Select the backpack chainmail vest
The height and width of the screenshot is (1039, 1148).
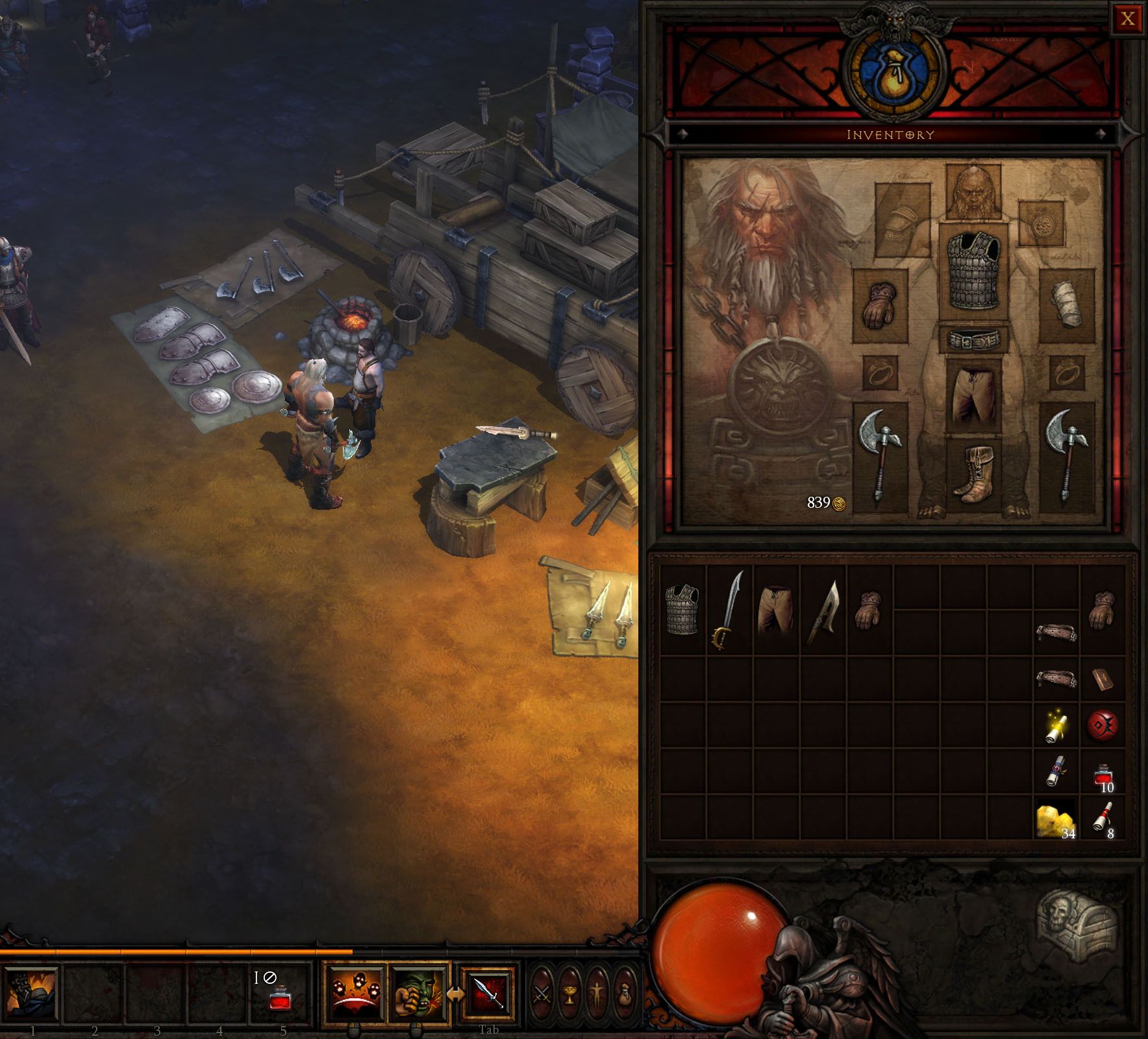(682, 609)
